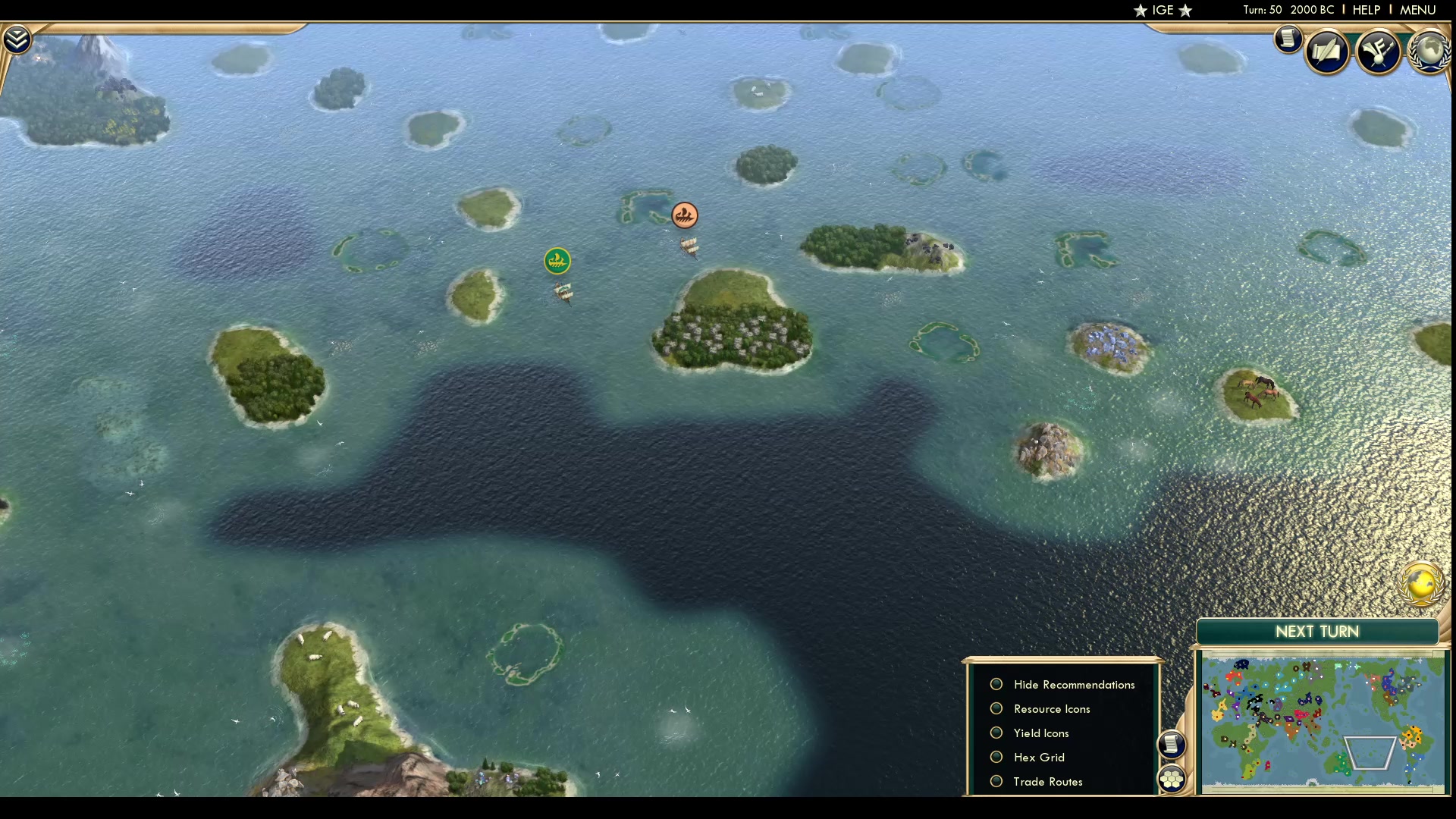
Task: Enable Yield Icons display
Action: tap(996, 733)
